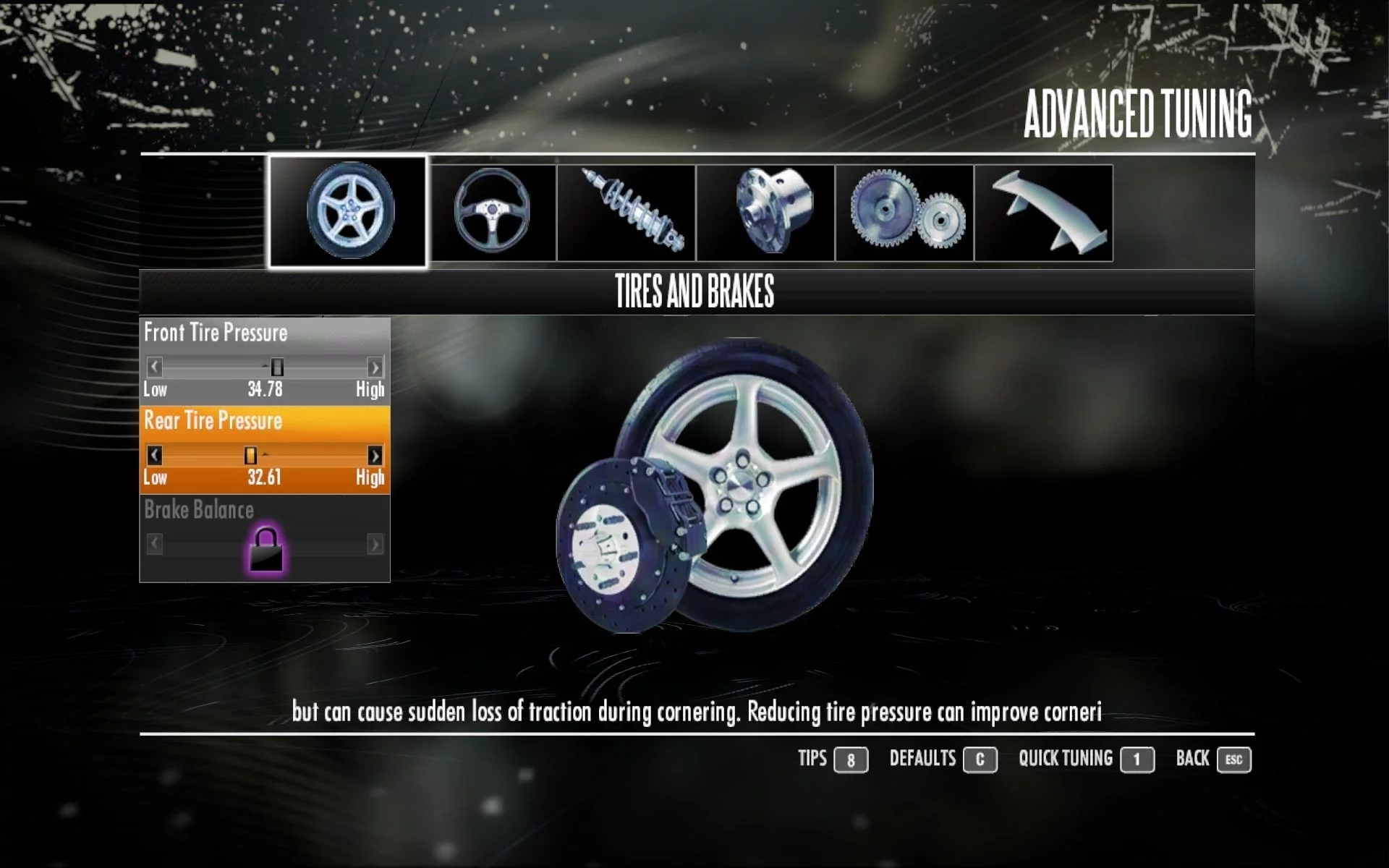Screen dimensions: 1389x868
Task: Raise Rear Tire Pressure with right arrow
Action: pos(375,455)
